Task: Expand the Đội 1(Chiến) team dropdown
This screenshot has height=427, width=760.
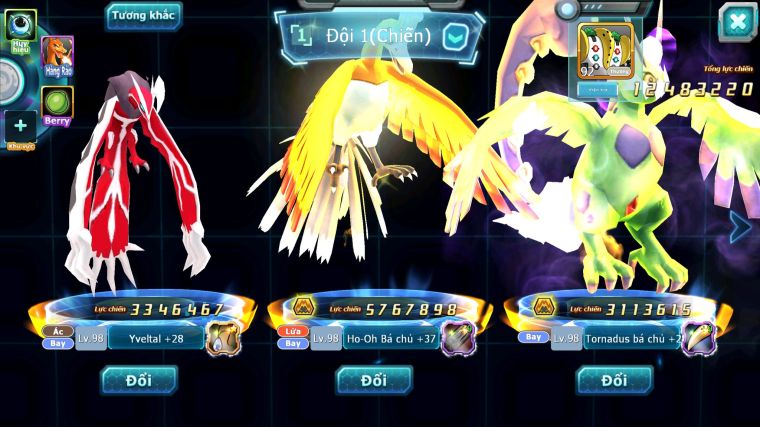Action: (x=455, y=37)
